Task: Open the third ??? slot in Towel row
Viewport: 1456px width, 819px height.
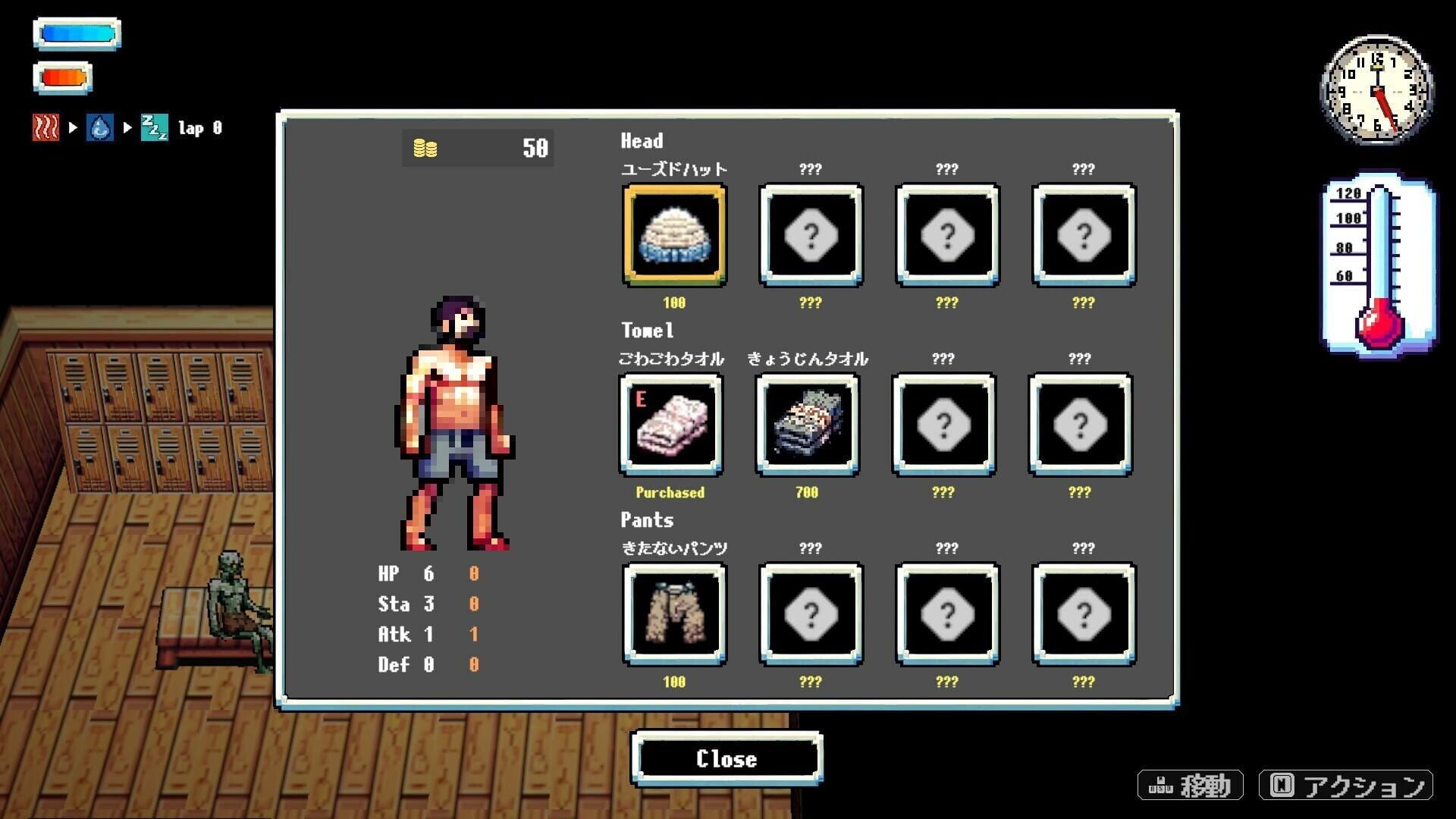Action: coord(944,425)
